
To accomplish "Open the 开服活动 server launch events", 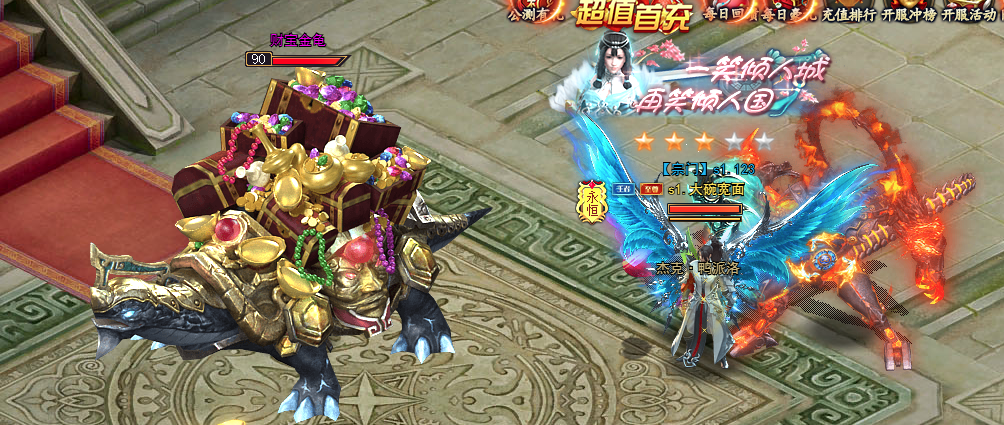I will 969,14.
